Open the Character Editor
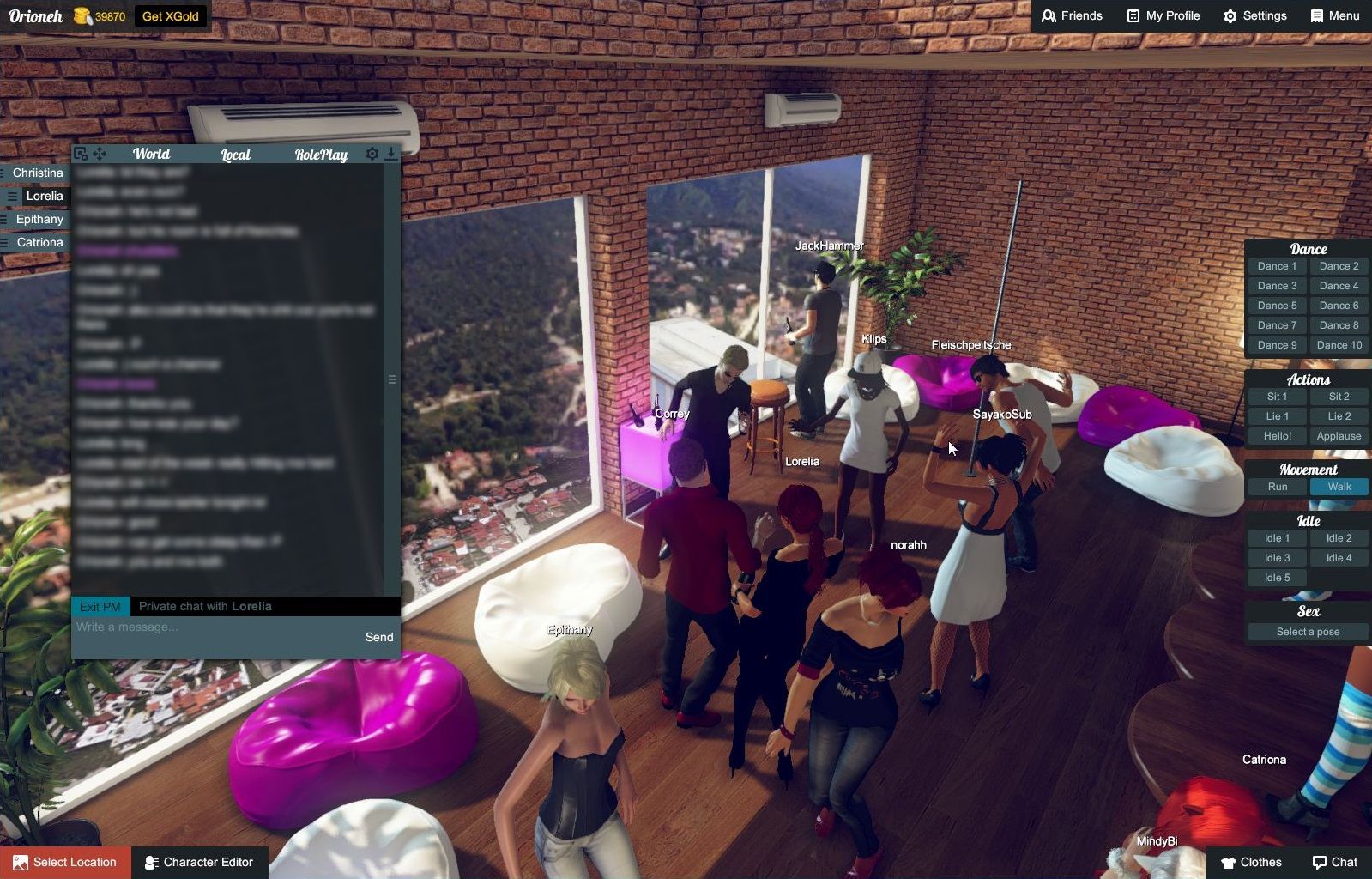 [x=200, y=862]
